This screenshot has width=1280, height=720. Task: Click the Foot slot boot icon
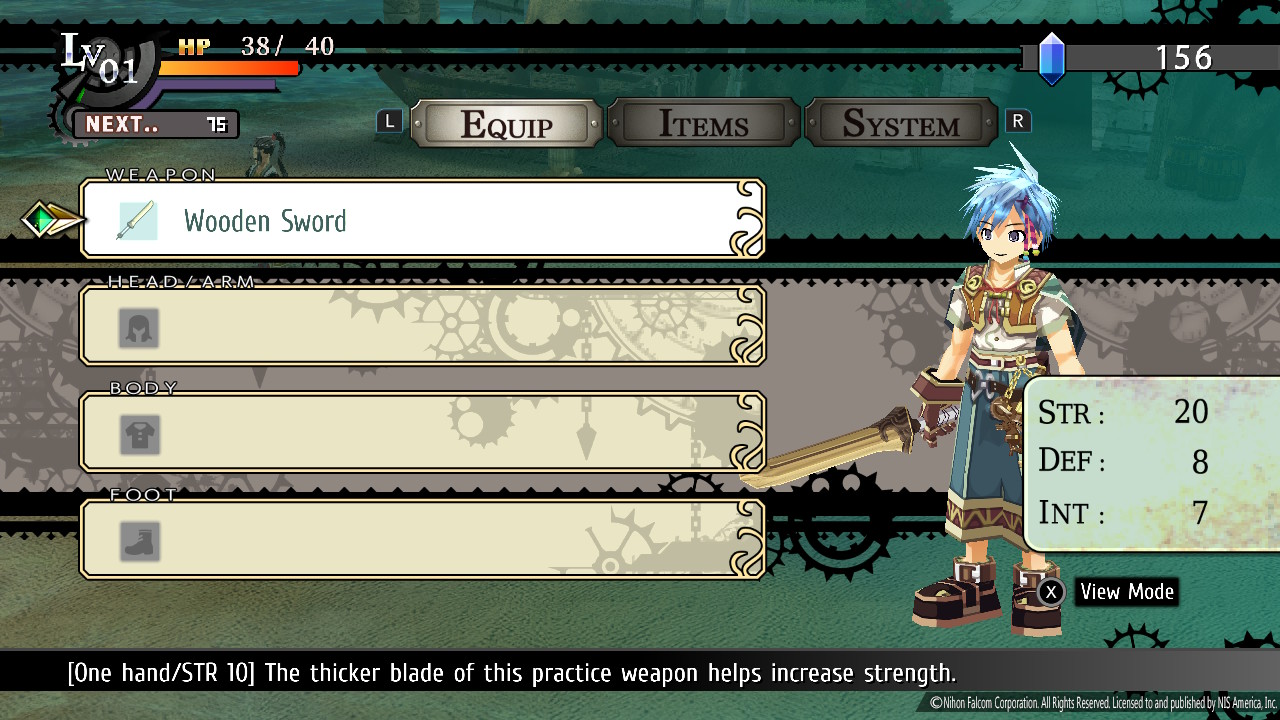pyautogui.click(x=138, y=540)
